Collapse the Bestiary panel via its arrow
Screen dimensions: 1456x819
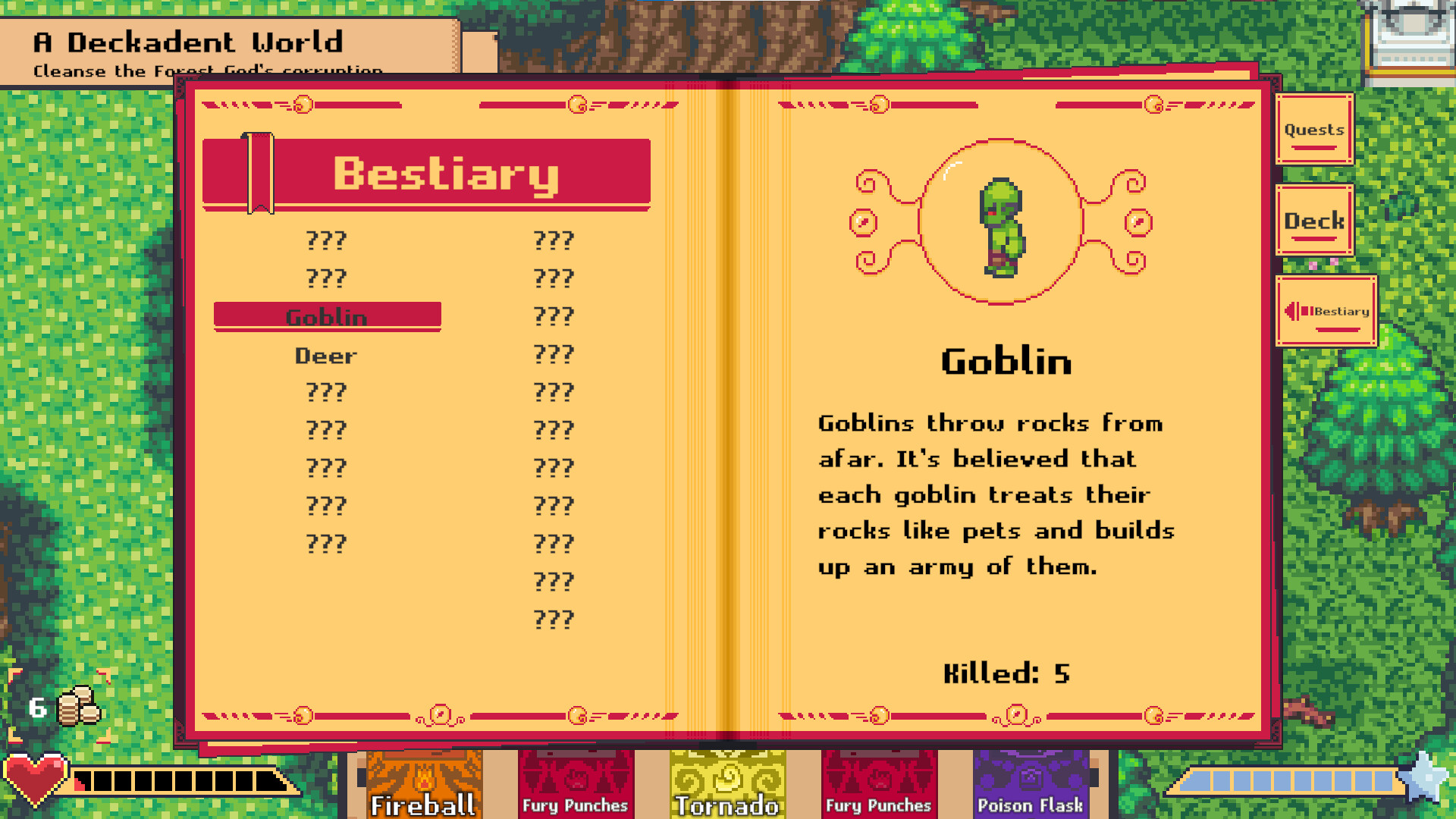[x=1293, y=311]
